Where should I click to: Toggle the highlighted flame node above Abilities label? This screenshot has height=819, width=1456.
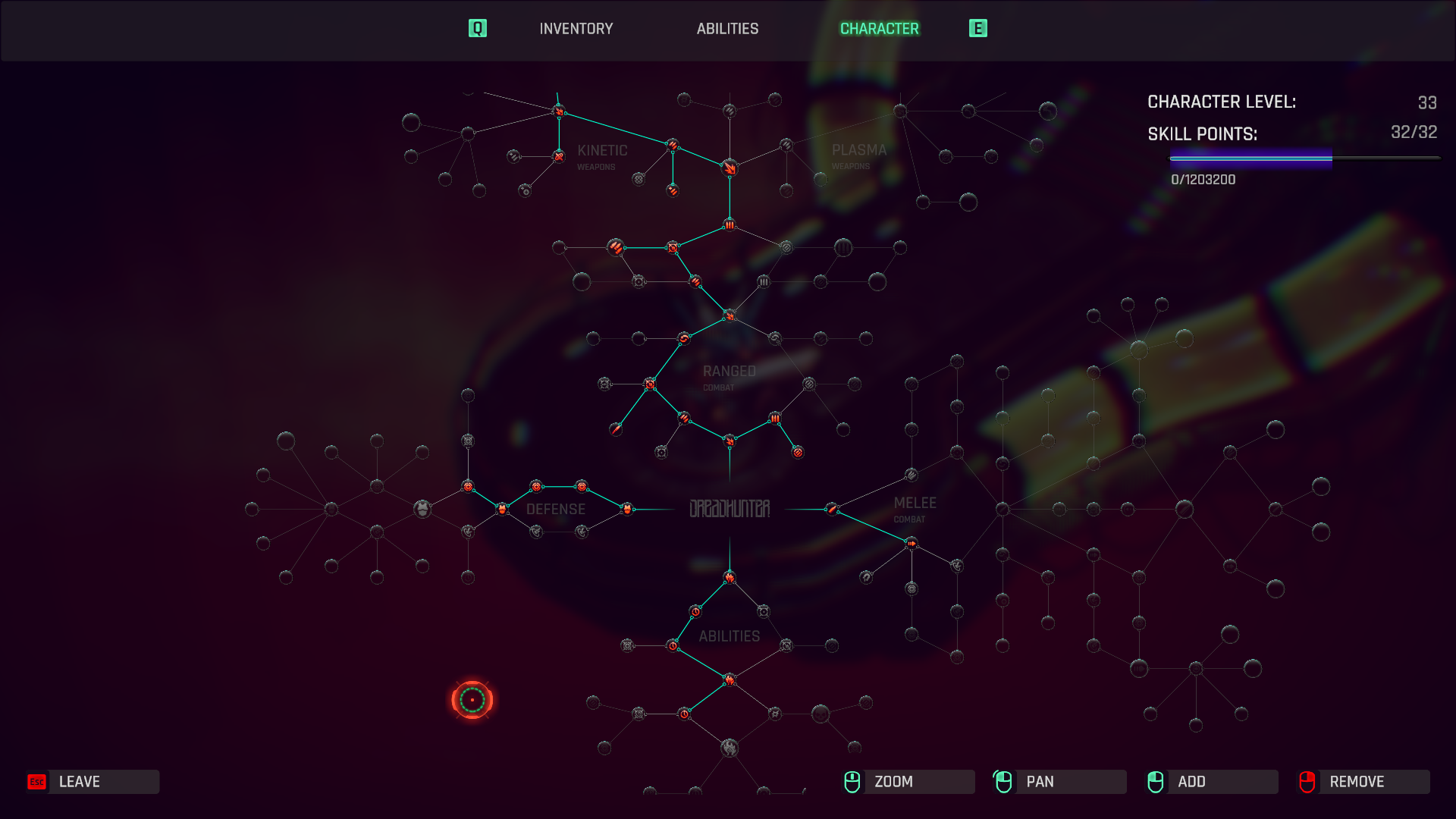(x=730, y=578)
